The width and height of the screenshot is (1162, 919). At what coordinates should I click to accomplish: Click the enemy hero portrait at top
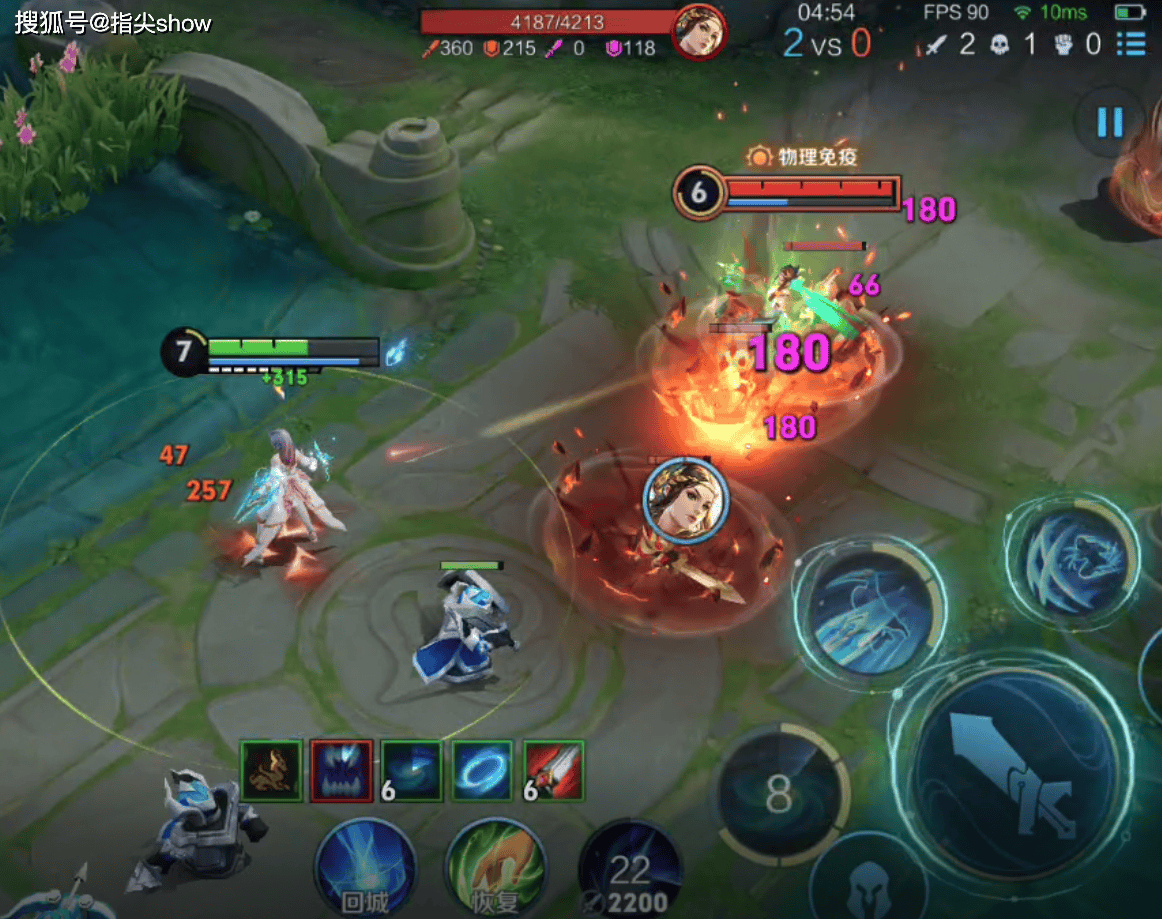(x=699, y=32)
